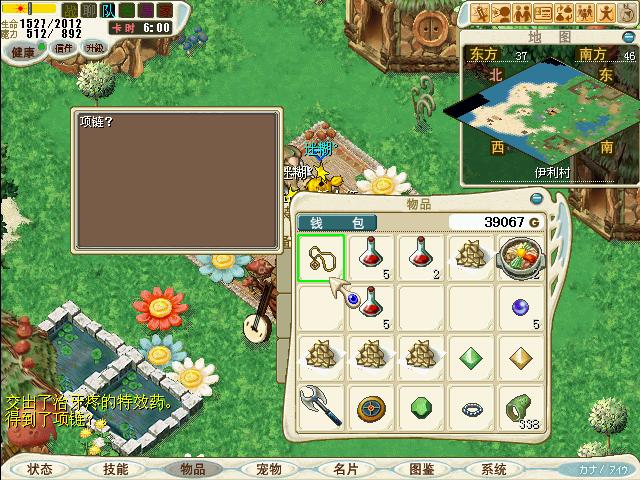The width and height of the screenshot is (640, 480).
Task: Show the 图鉴 encyclopedia
Action: (x=422, y=469)
